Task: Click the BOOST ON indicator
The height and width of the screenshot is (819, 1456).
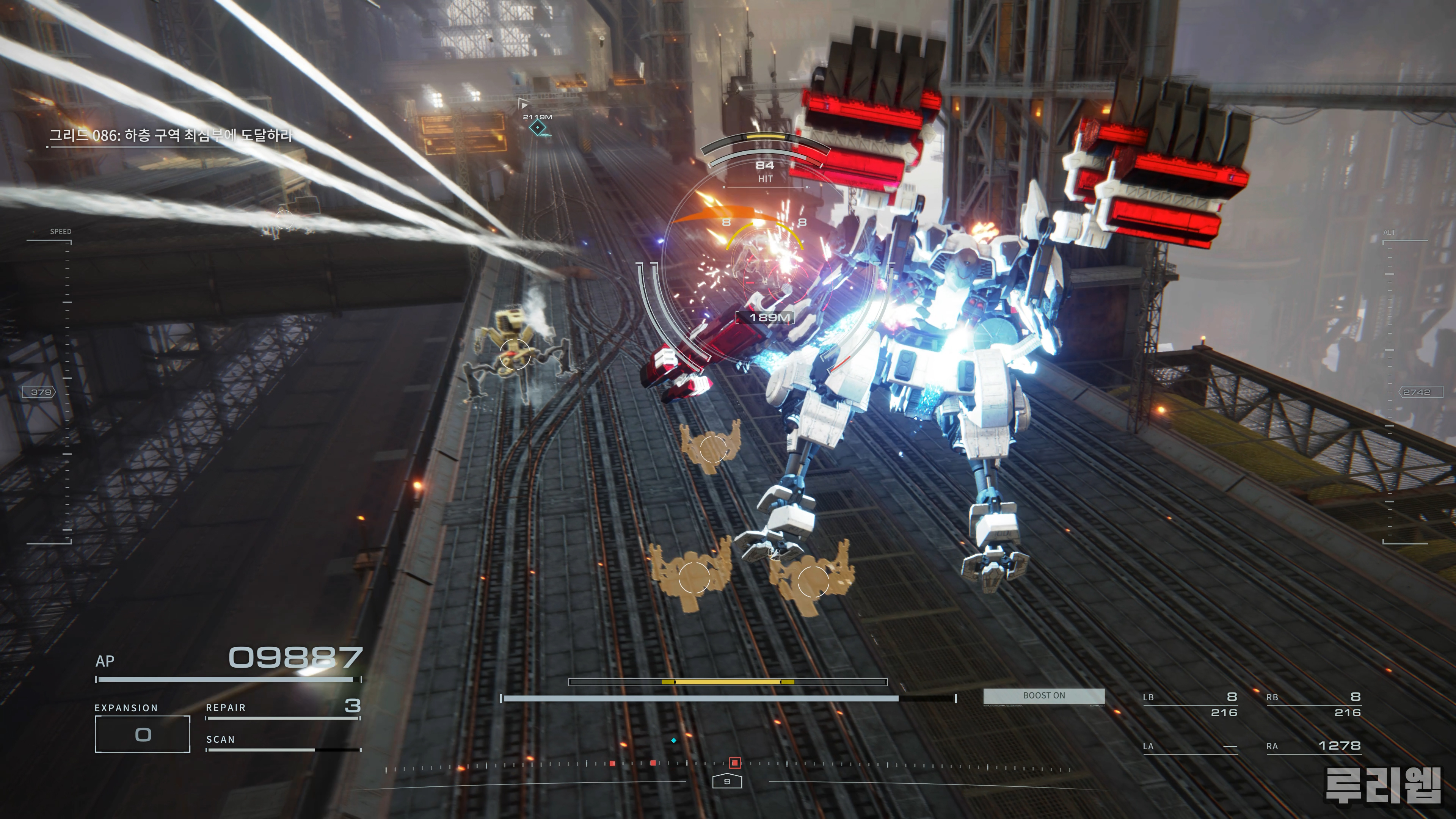Action: [x=1043, y=696]
